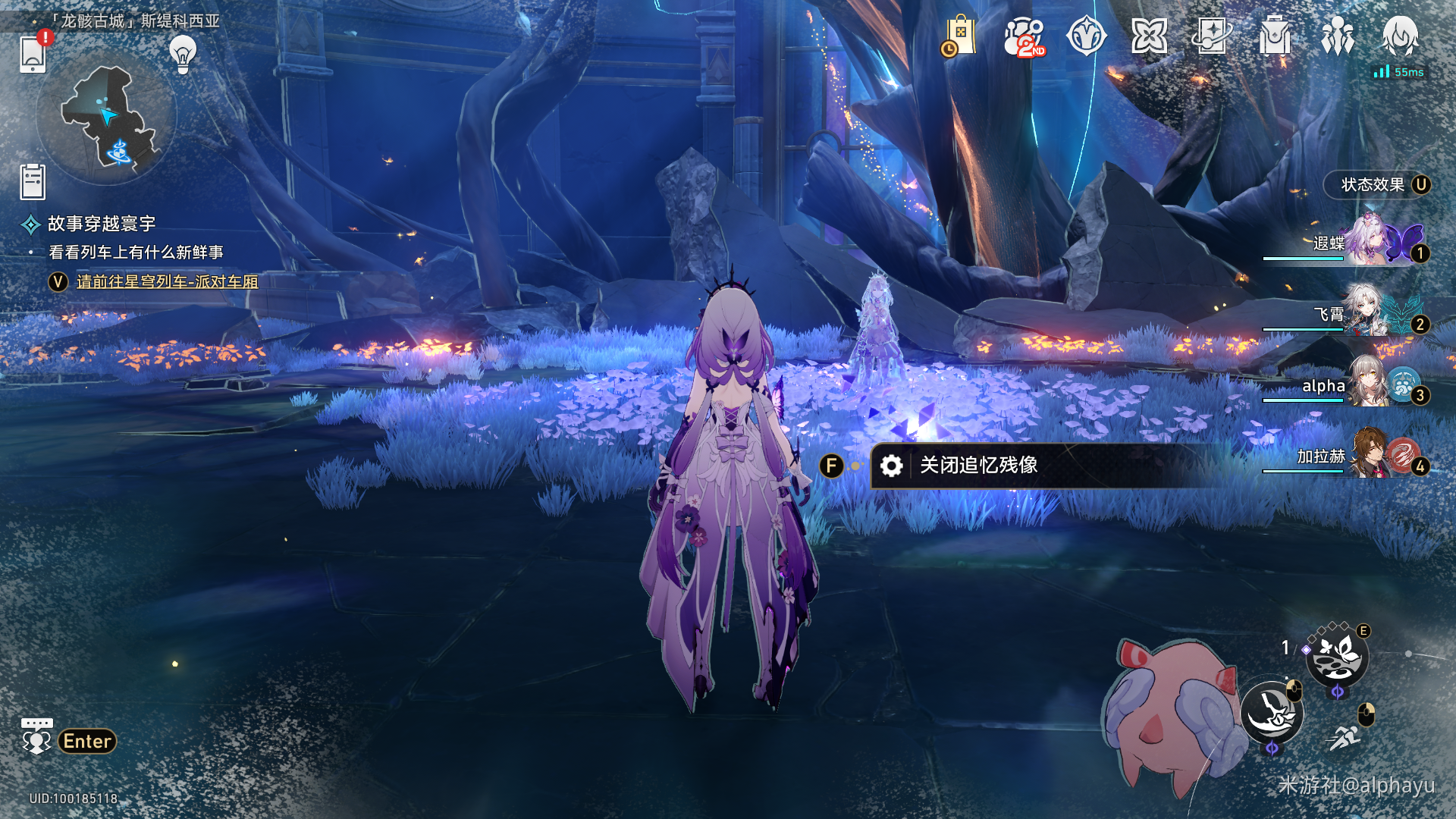Open the phone menu icon
The image size is (1456, 819).
click(33, 54)
